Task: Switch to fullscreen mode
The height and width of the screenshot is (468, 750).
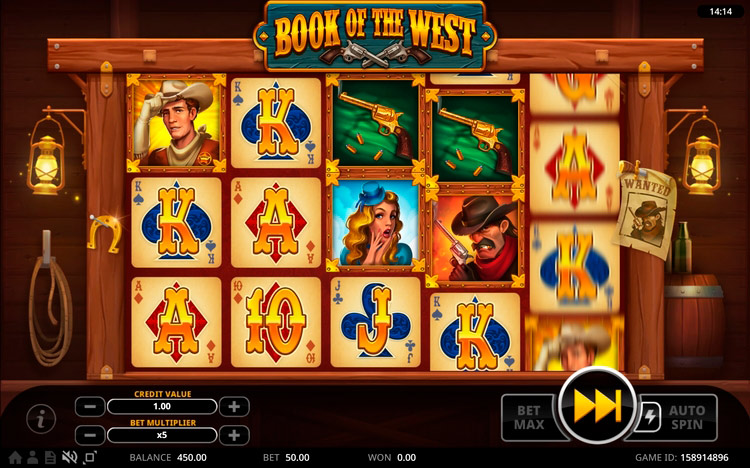Action: point(90,458)
